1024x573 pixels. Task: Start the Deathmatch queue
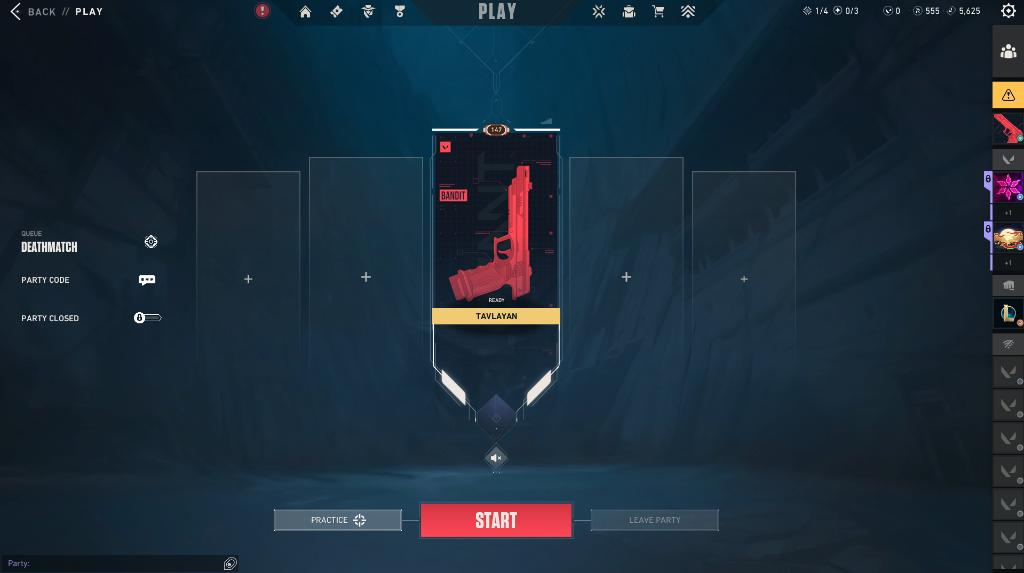pyautogui.click(x=496, y=520)
